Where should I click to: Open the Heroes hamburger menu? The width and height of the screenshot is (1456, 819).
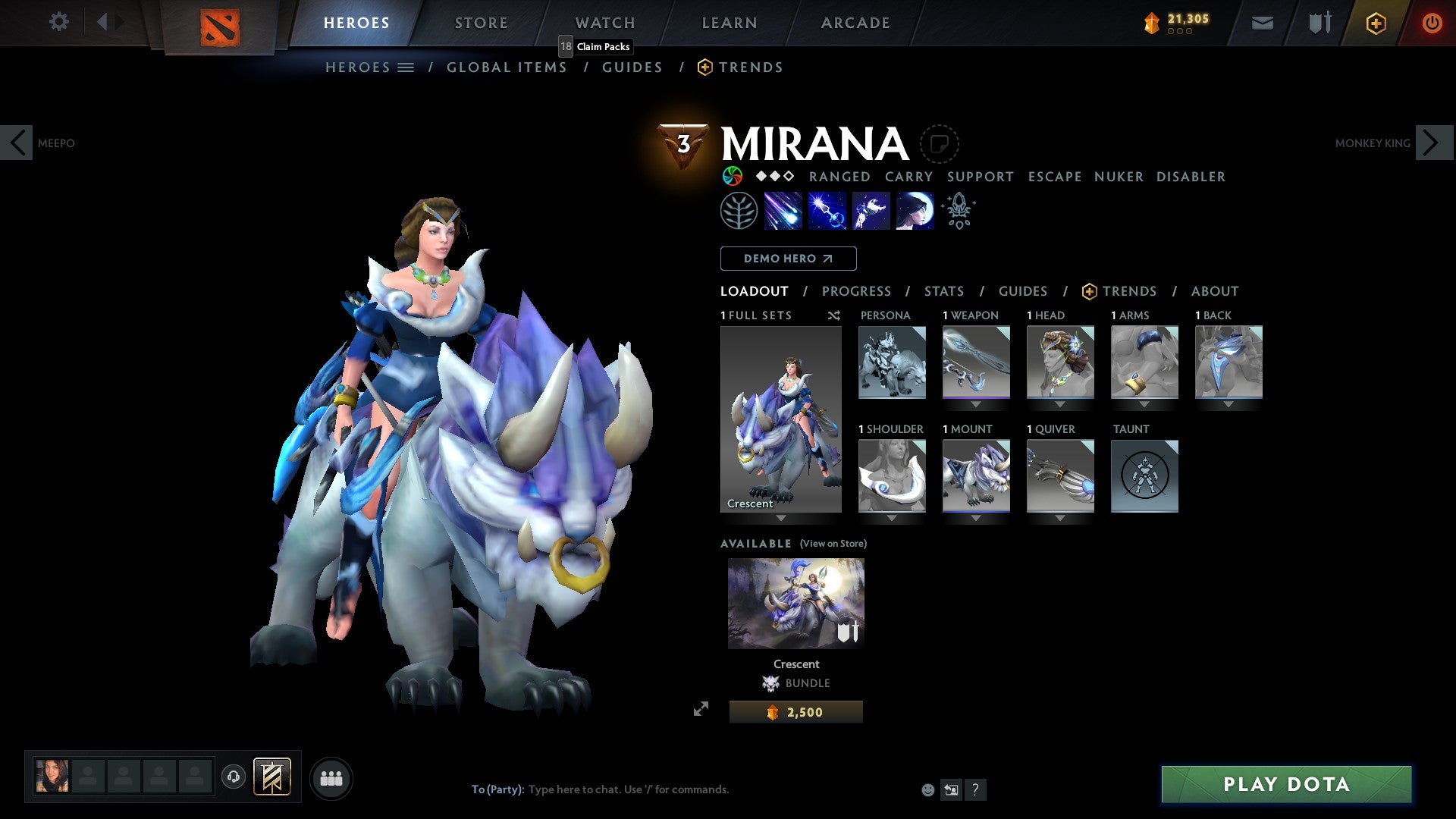(407, 67)
